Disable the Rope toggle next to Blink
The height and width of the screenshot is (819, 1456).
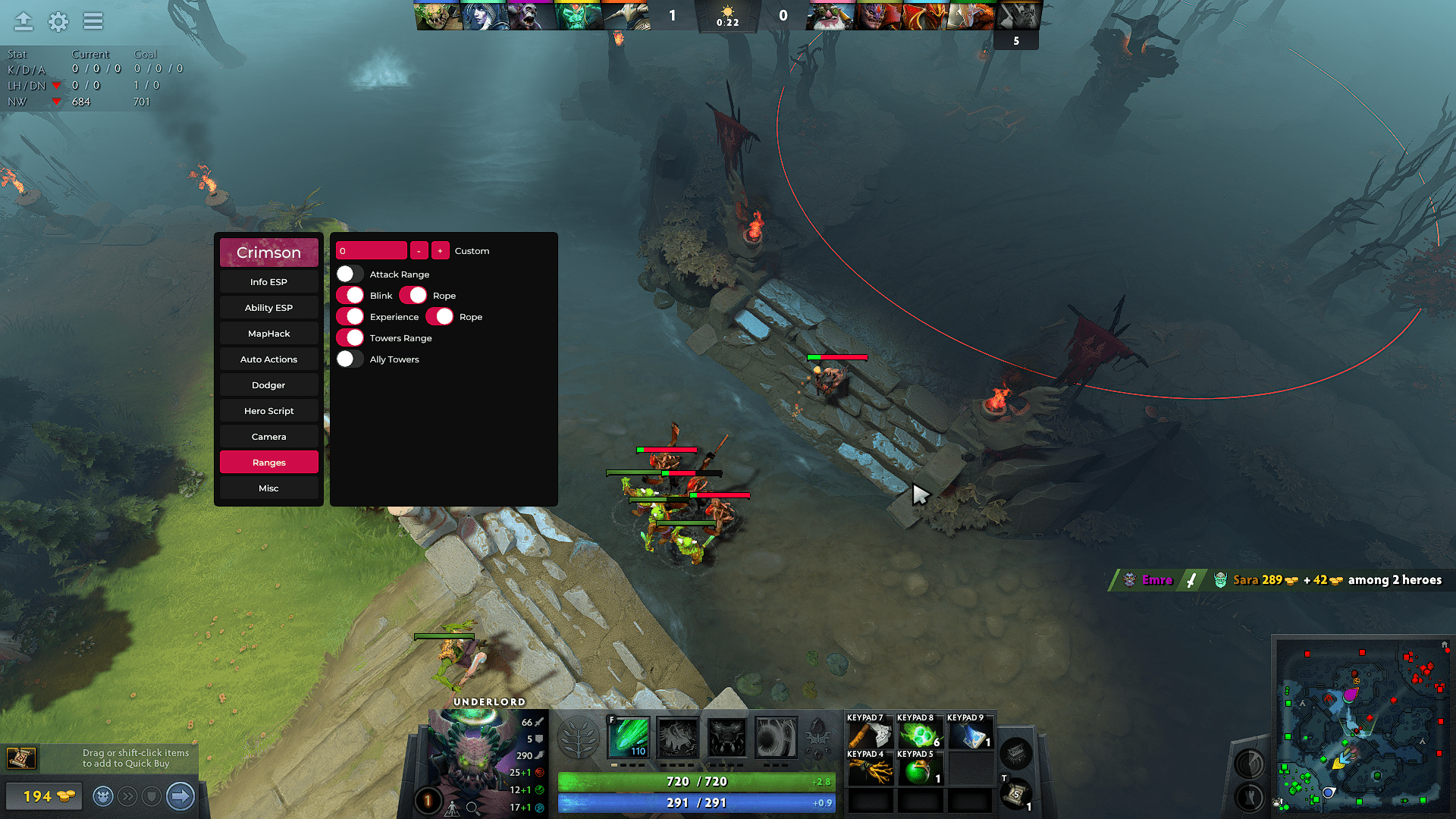tap(415, 295)
